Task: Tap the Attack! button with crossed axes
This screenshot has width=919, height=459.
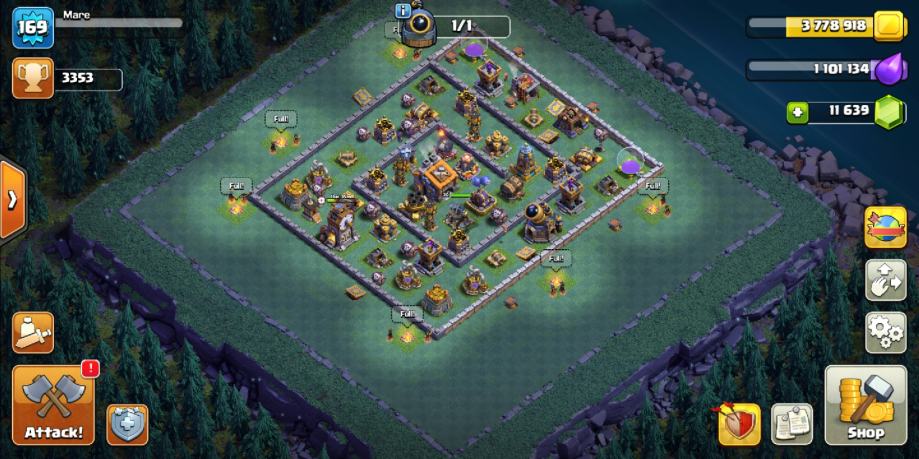Action: click(x=54, y=405)
